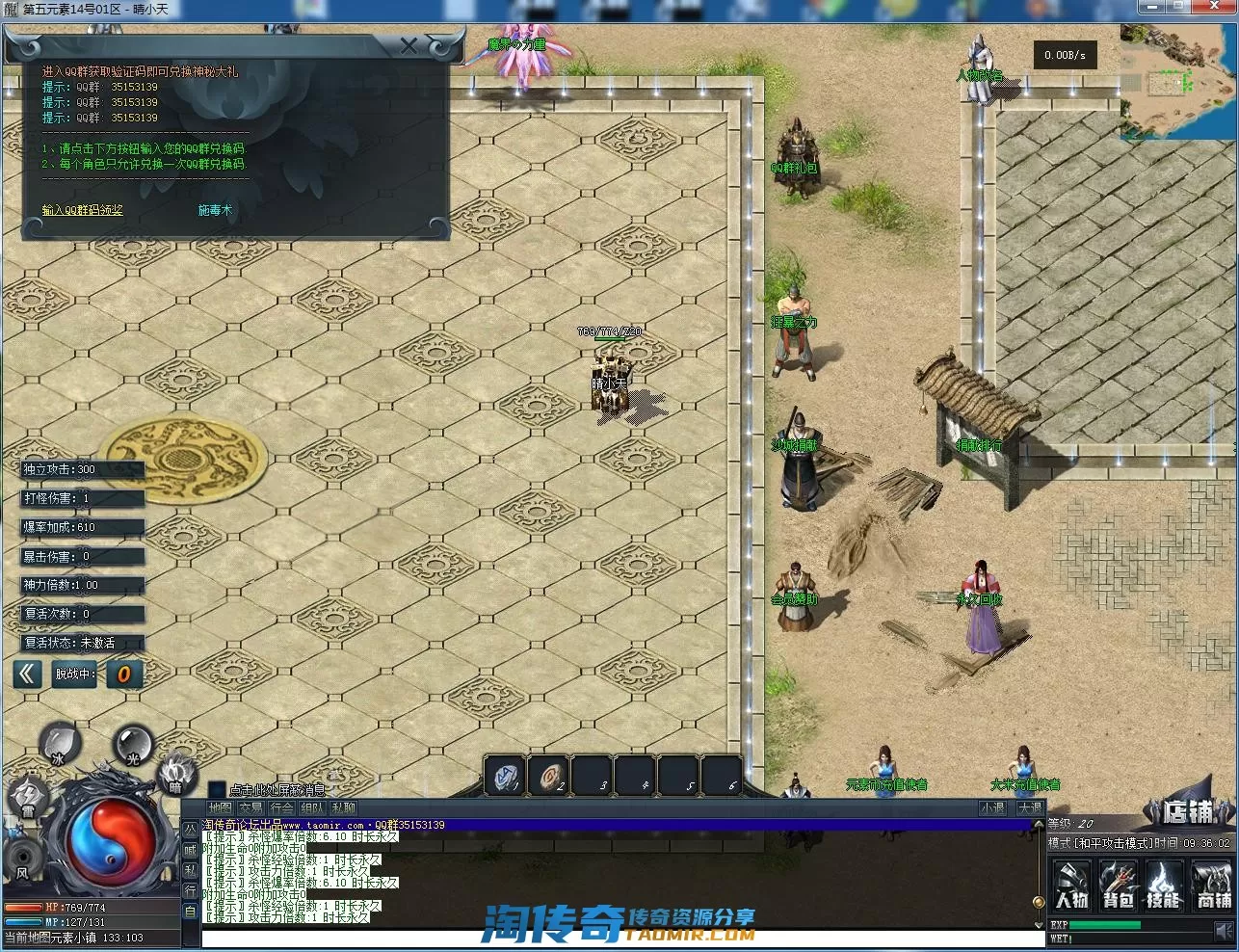Screen dimensions: 1239x952
Task: Activate the 冰 ice element orb
Action: [x=59, y=744]
